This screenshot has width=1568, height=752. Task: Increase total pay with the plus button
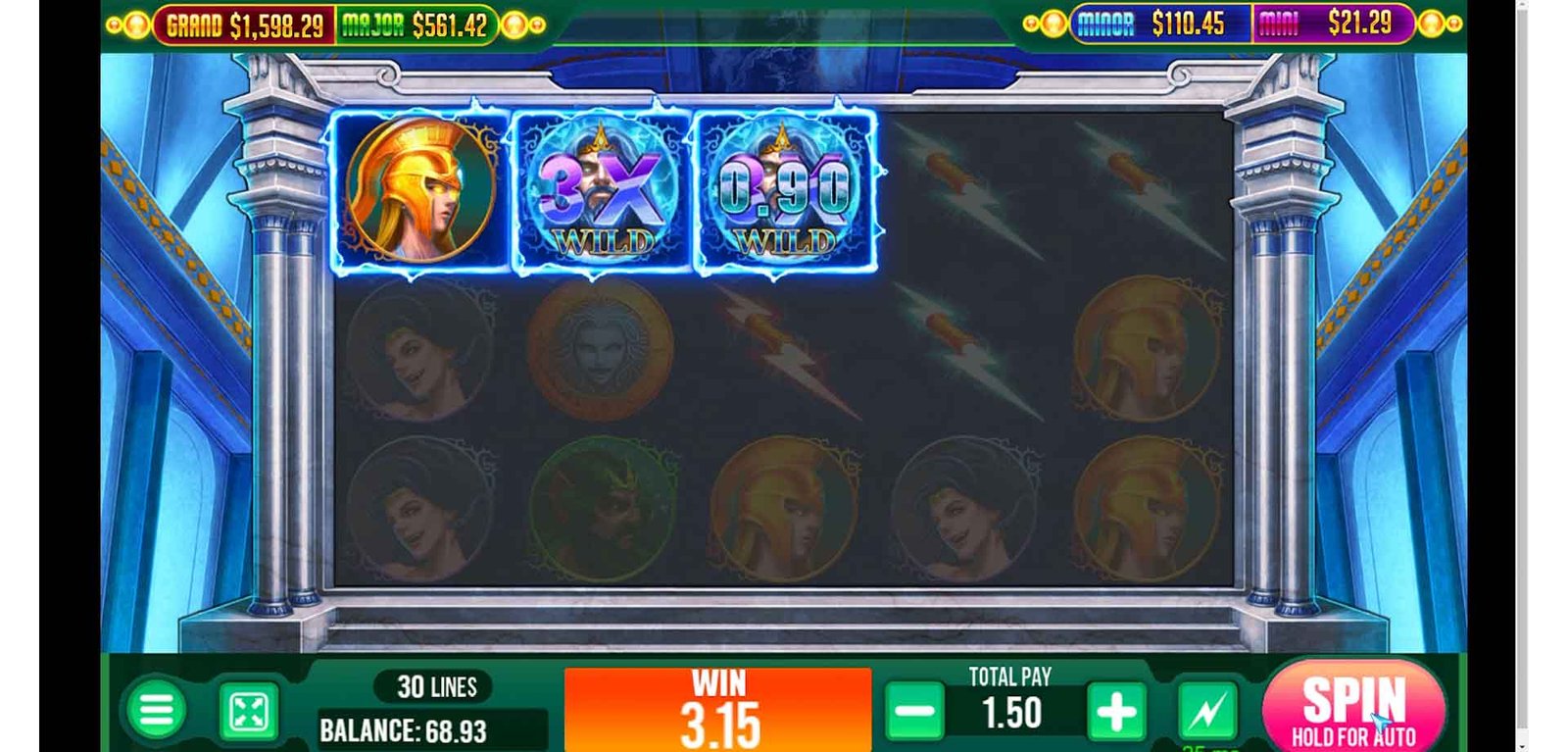(x=1115, y=712)
